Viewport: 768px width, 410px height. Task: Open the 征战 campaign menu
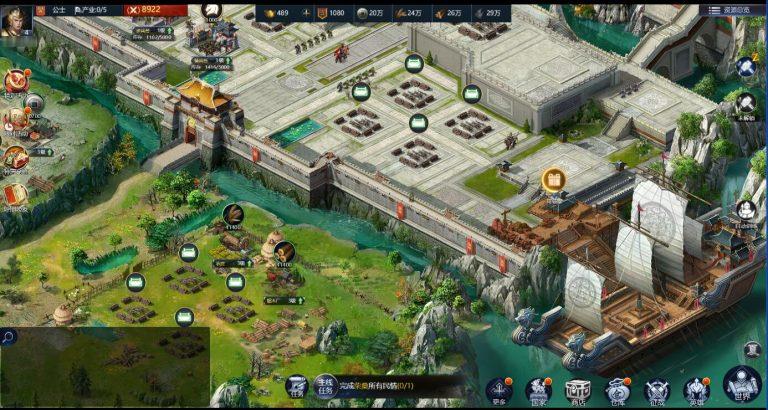click(657, 389)
